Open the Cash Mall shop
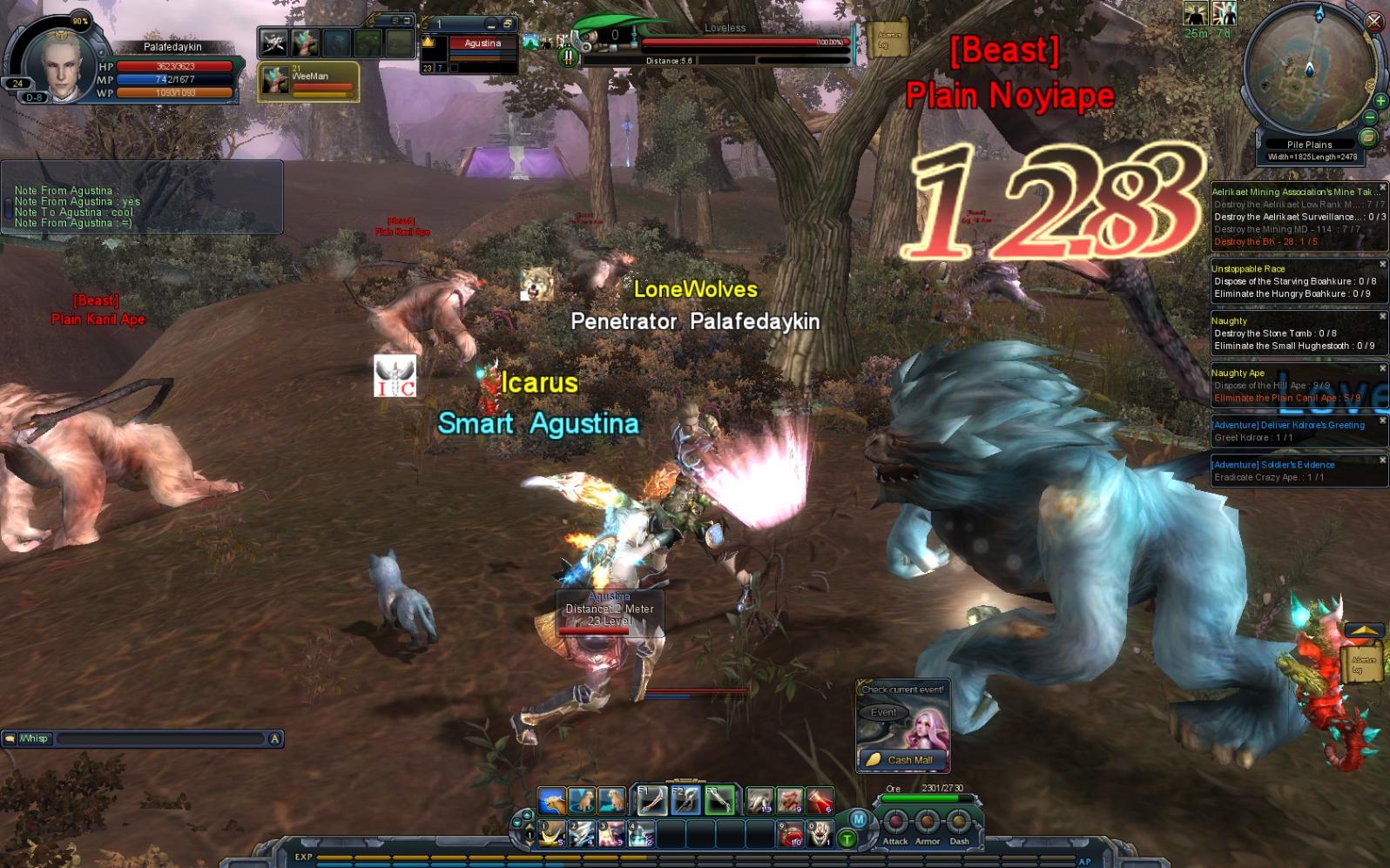The height and width of the screenshot is (868, 1390). click(902, 760)
